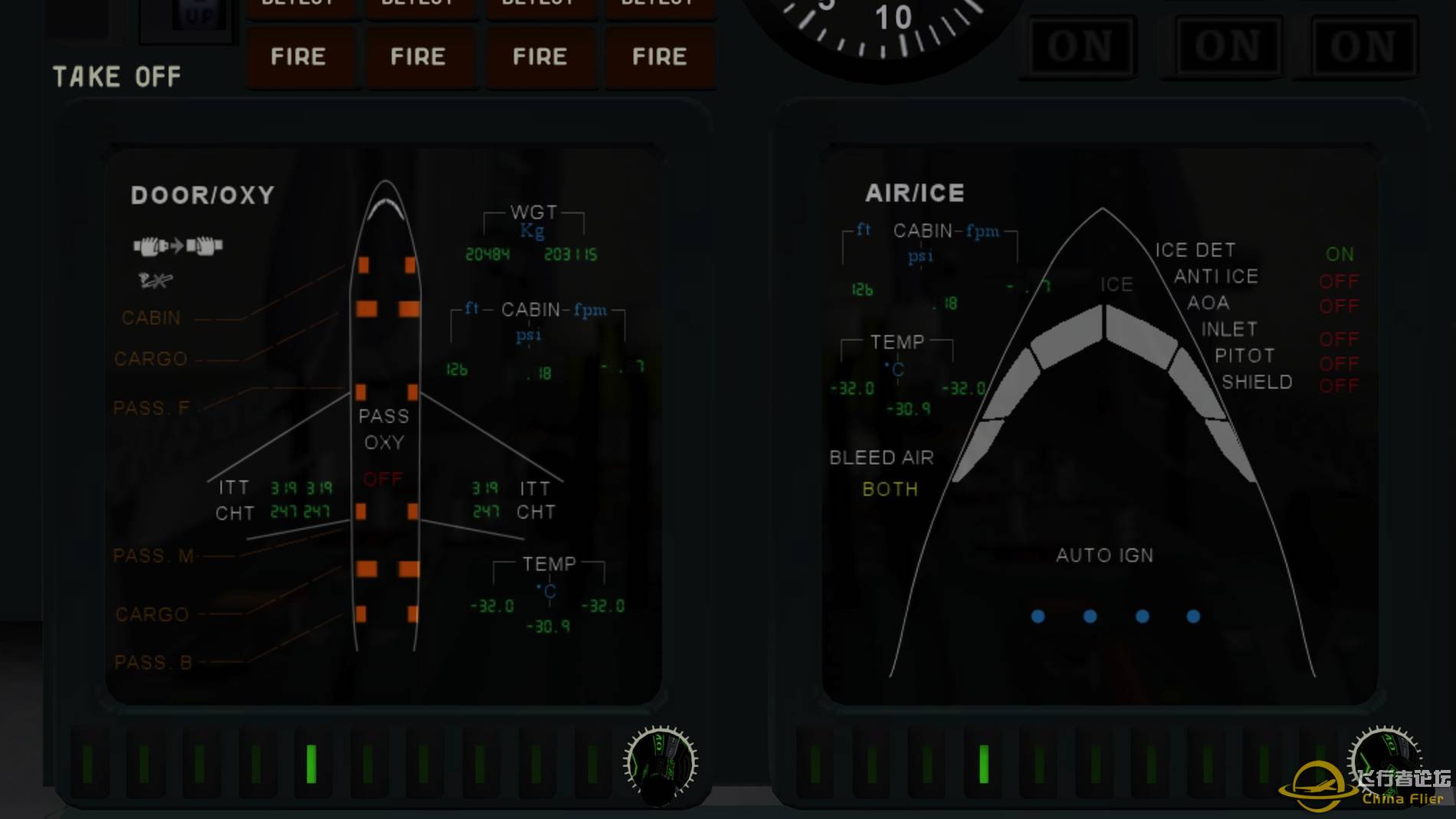The height and width of the screenshot is (819, 1456).
Task: Turn PASS OXY from OFF to ON
Action: pos(383,479)
